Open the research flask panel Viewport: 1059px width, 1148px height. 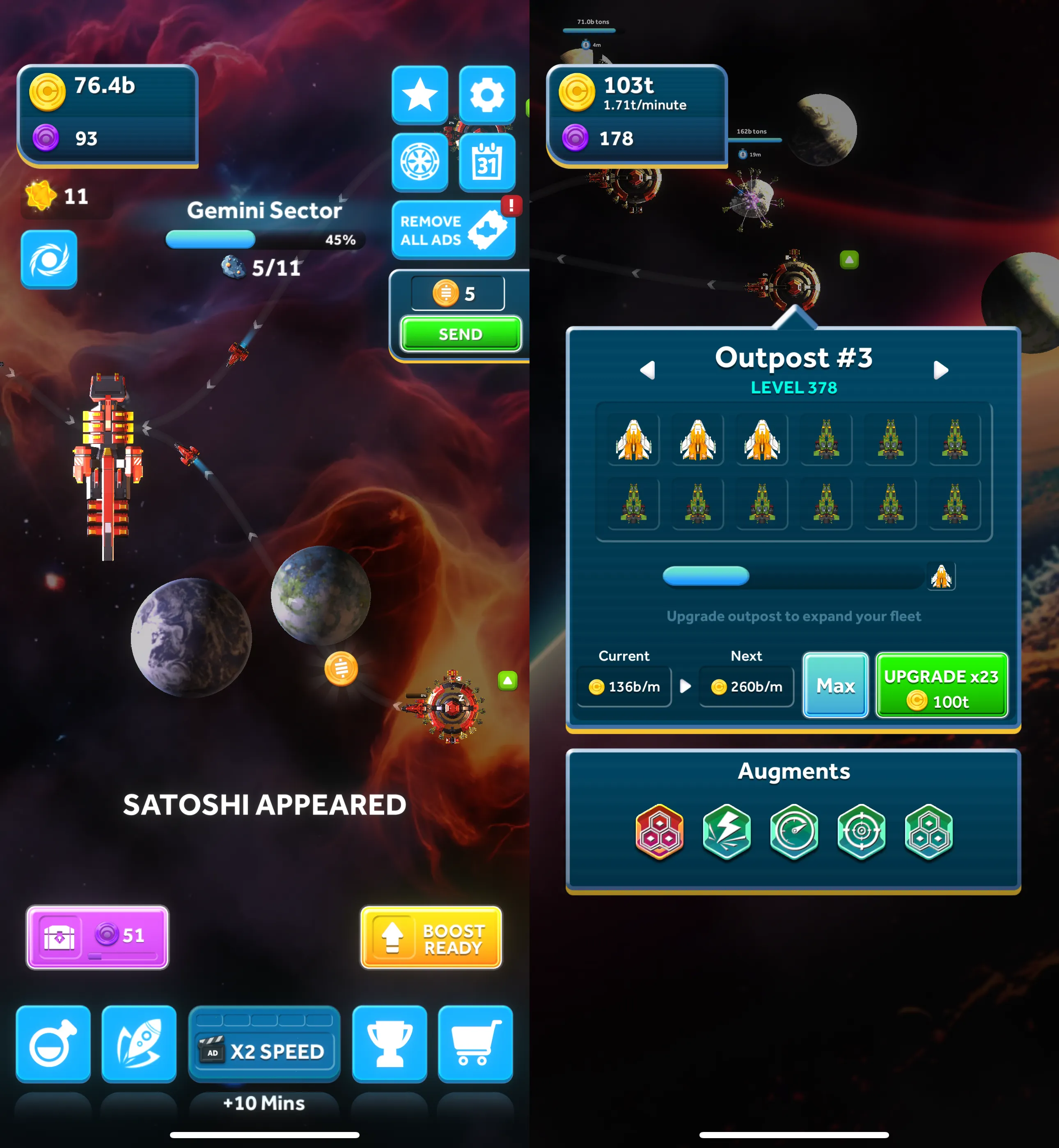point(53,1044)
